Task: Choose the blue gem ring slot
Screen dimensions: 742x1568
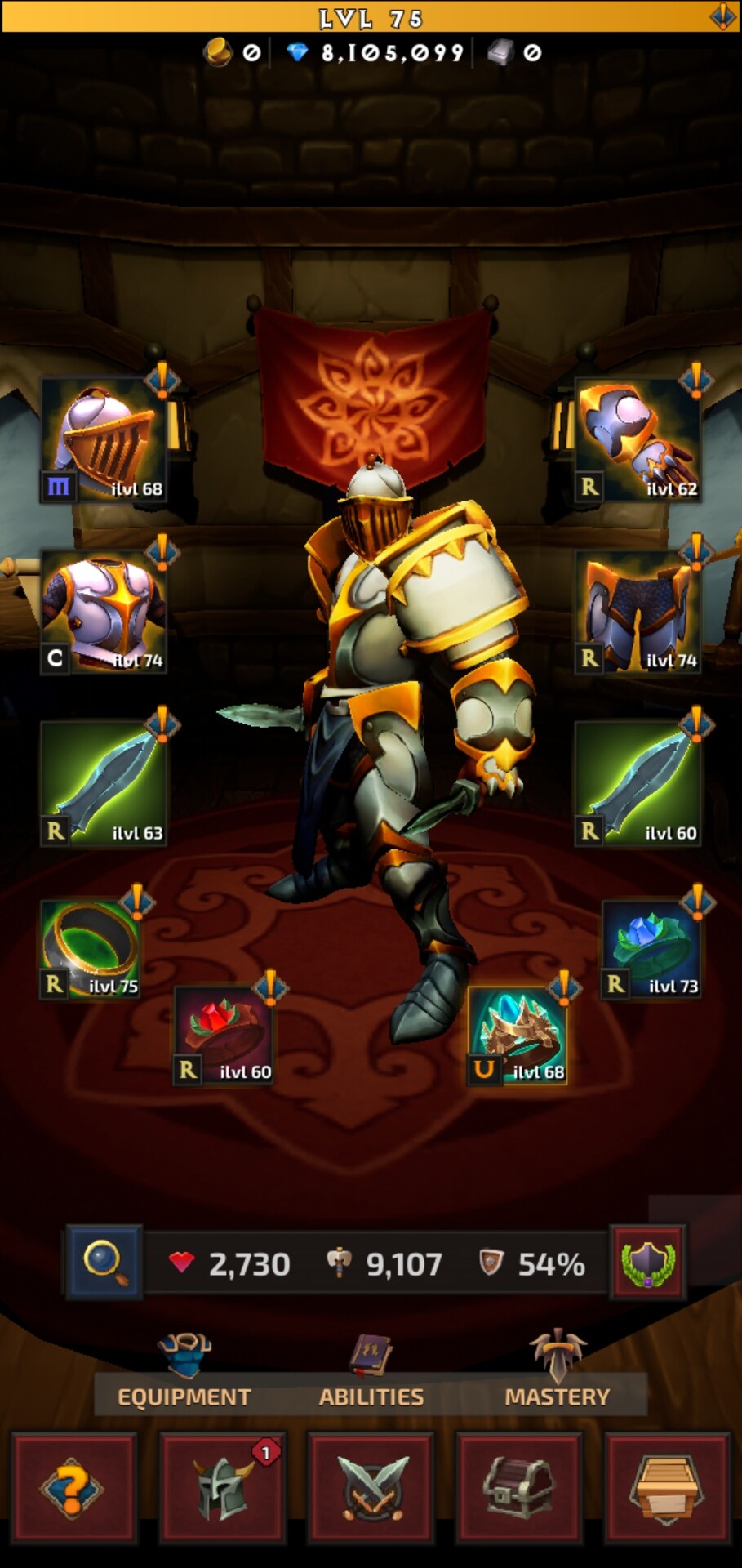Action: tap(651, 950)
